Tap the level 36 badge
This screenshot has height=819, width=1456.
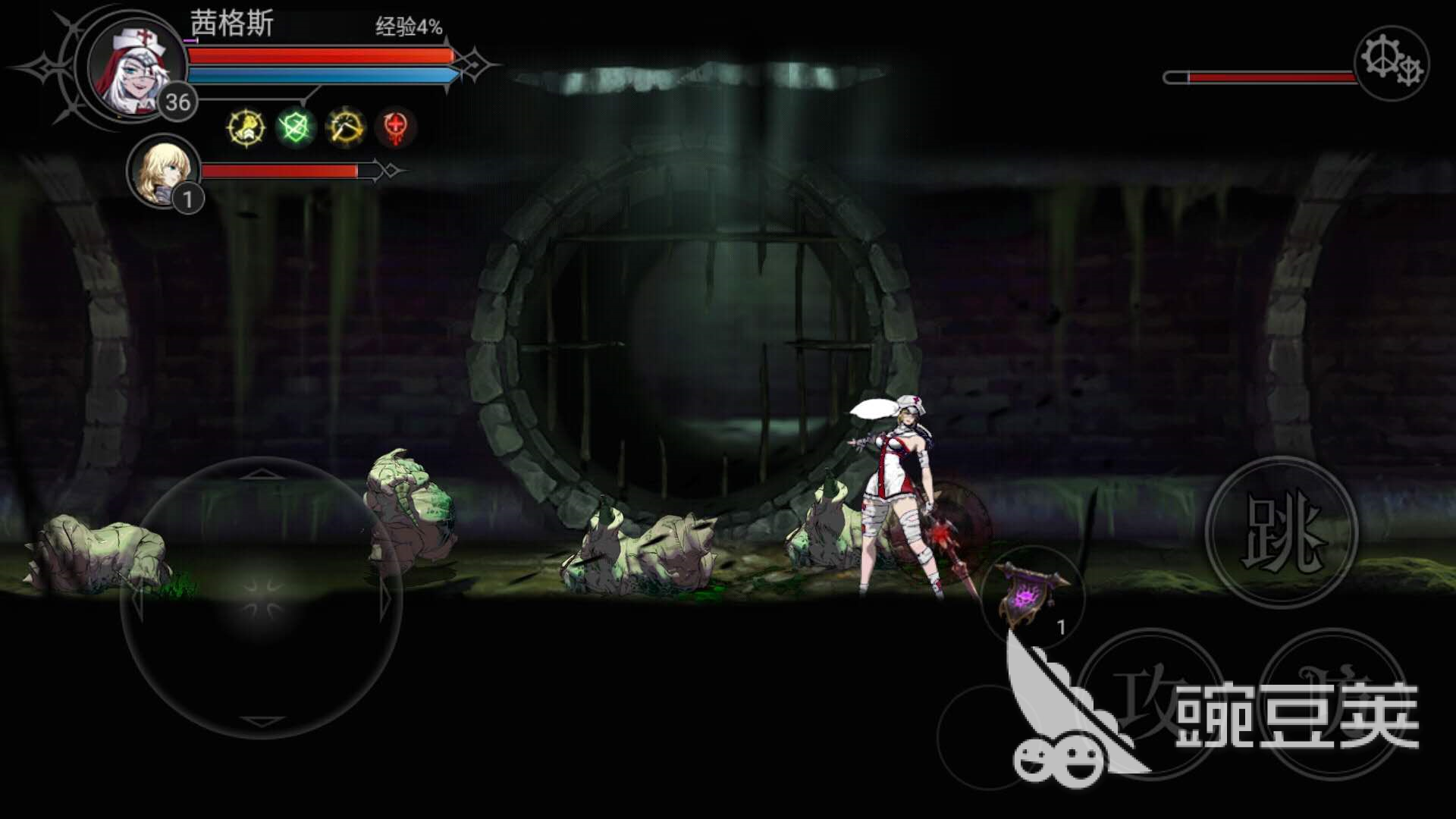click(x=179, y=100)
